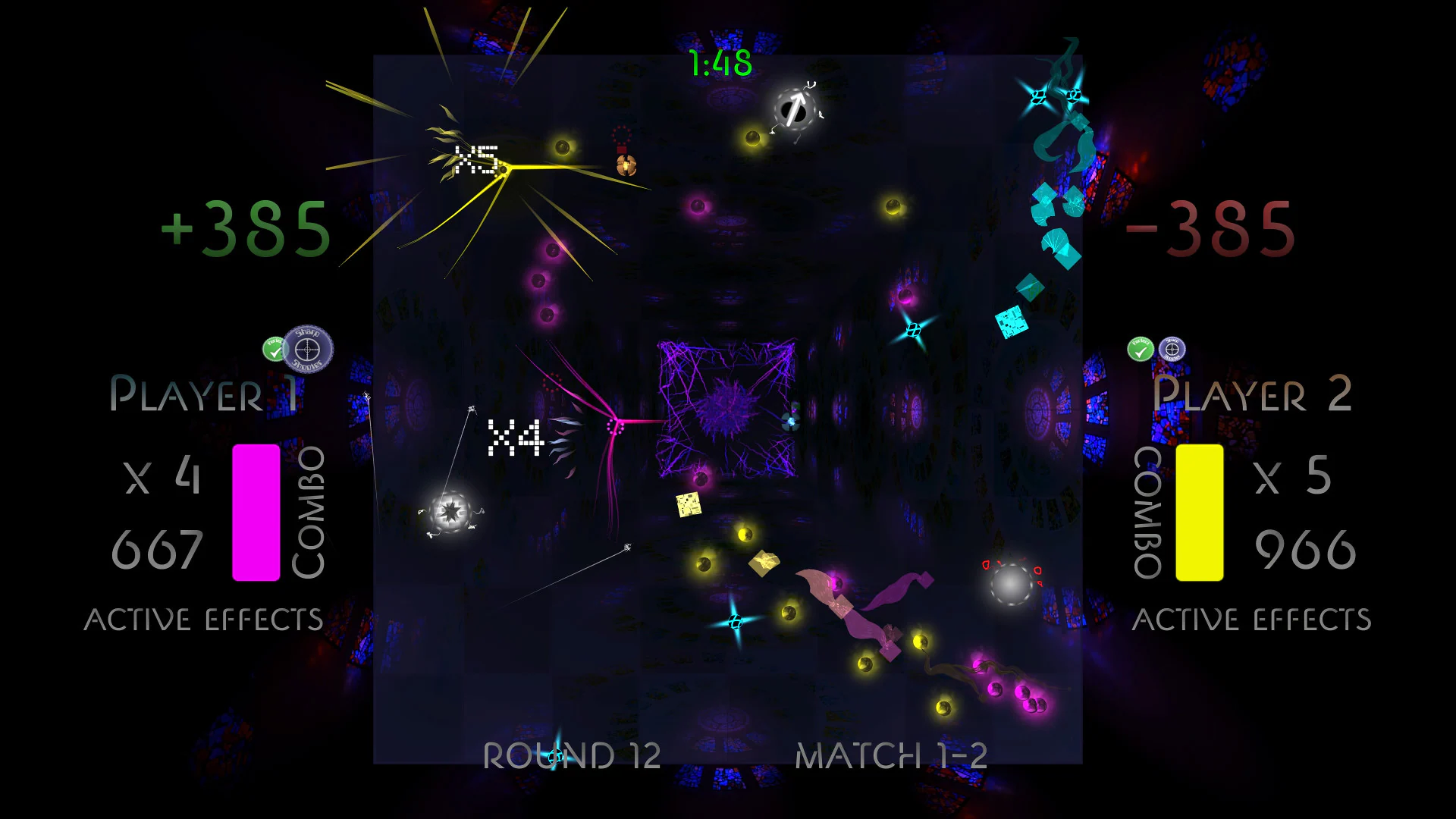The width and height of the screenshot is (1456, 819).
Task: Select the Player 1 panel header
Action: (x=205, y=394)
